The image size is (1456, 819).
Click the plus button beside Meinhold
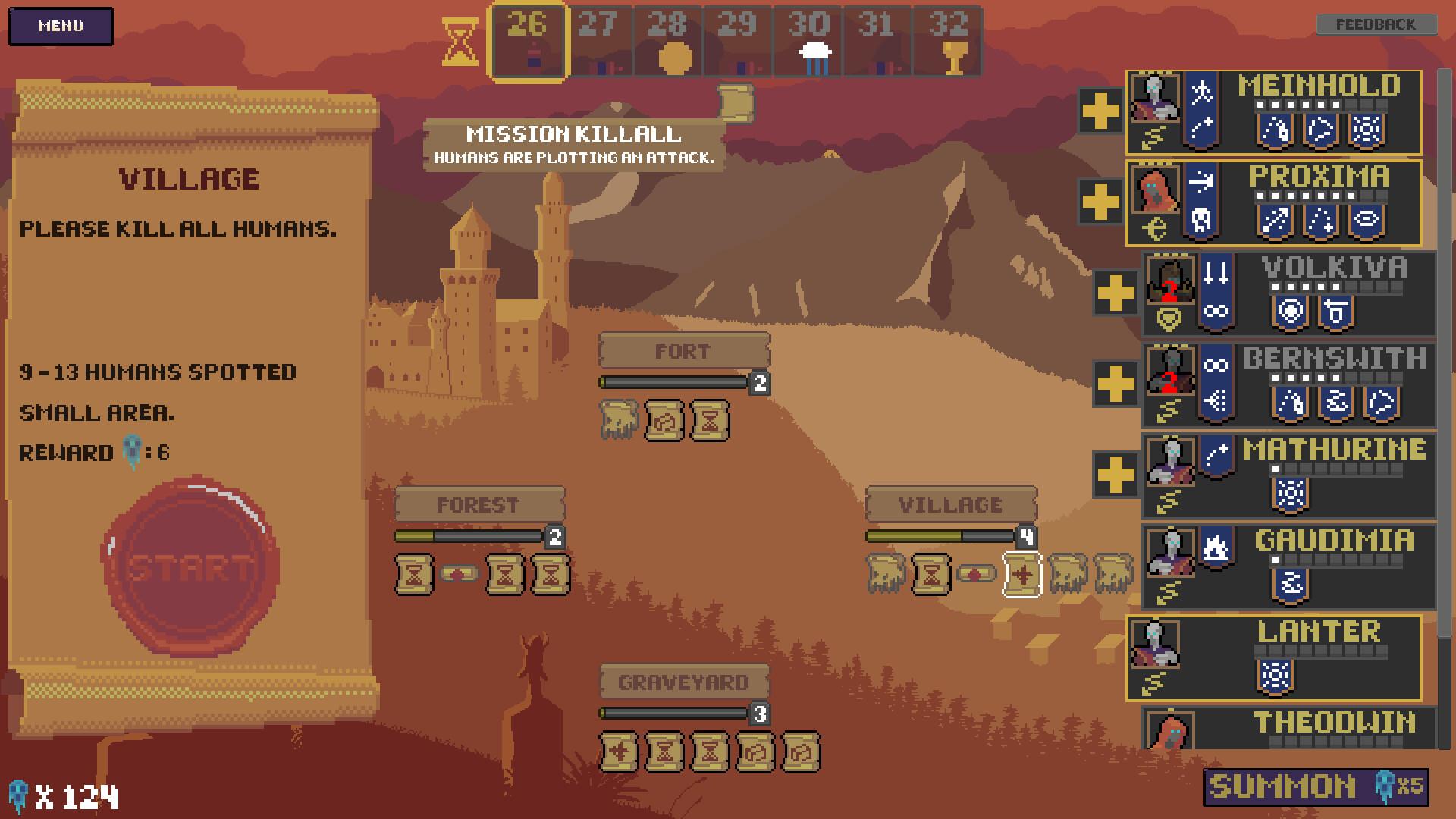pos(1100,111)
